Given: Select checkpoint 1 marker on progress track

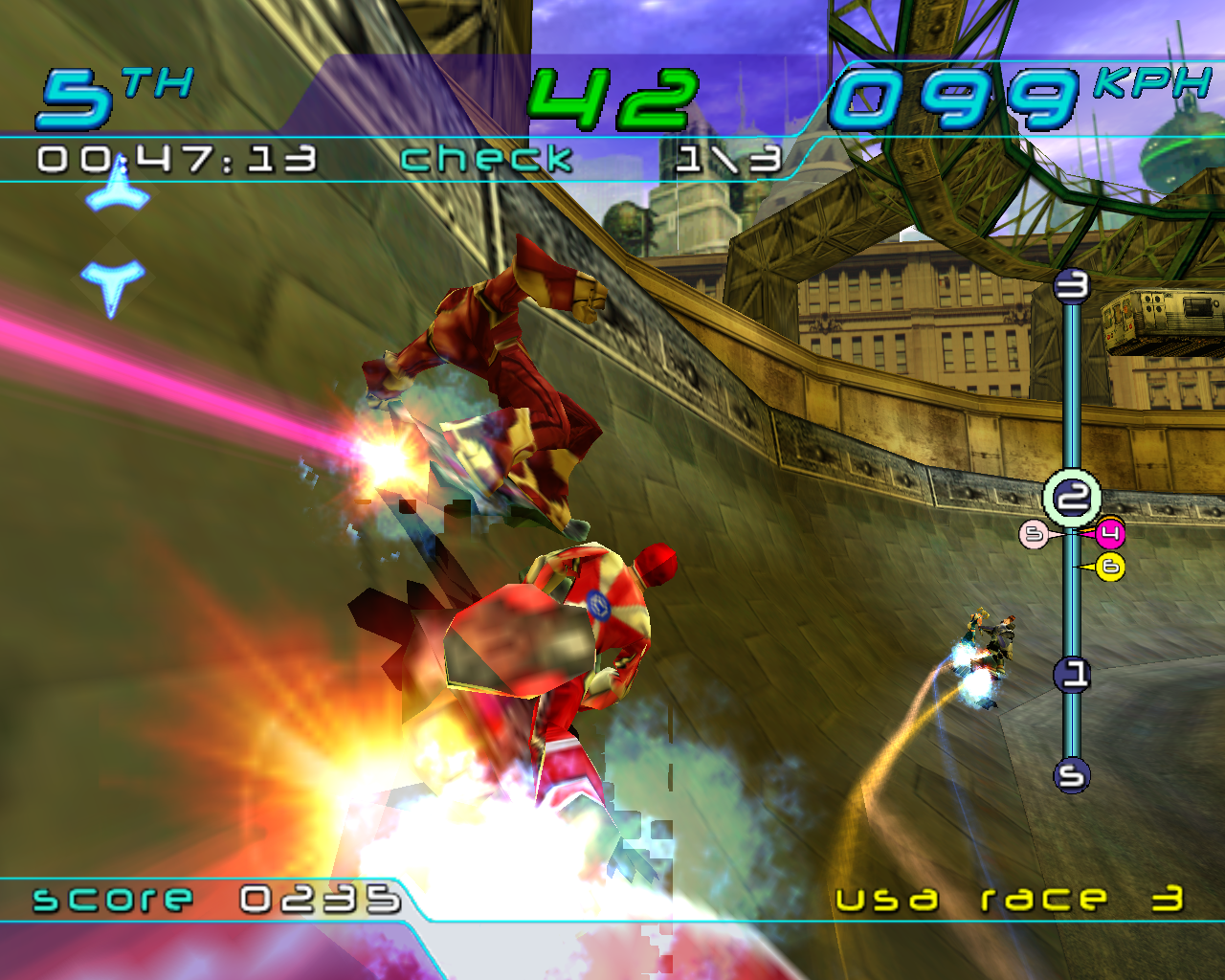Looking at the screenshot, I should pos(1072,675).
